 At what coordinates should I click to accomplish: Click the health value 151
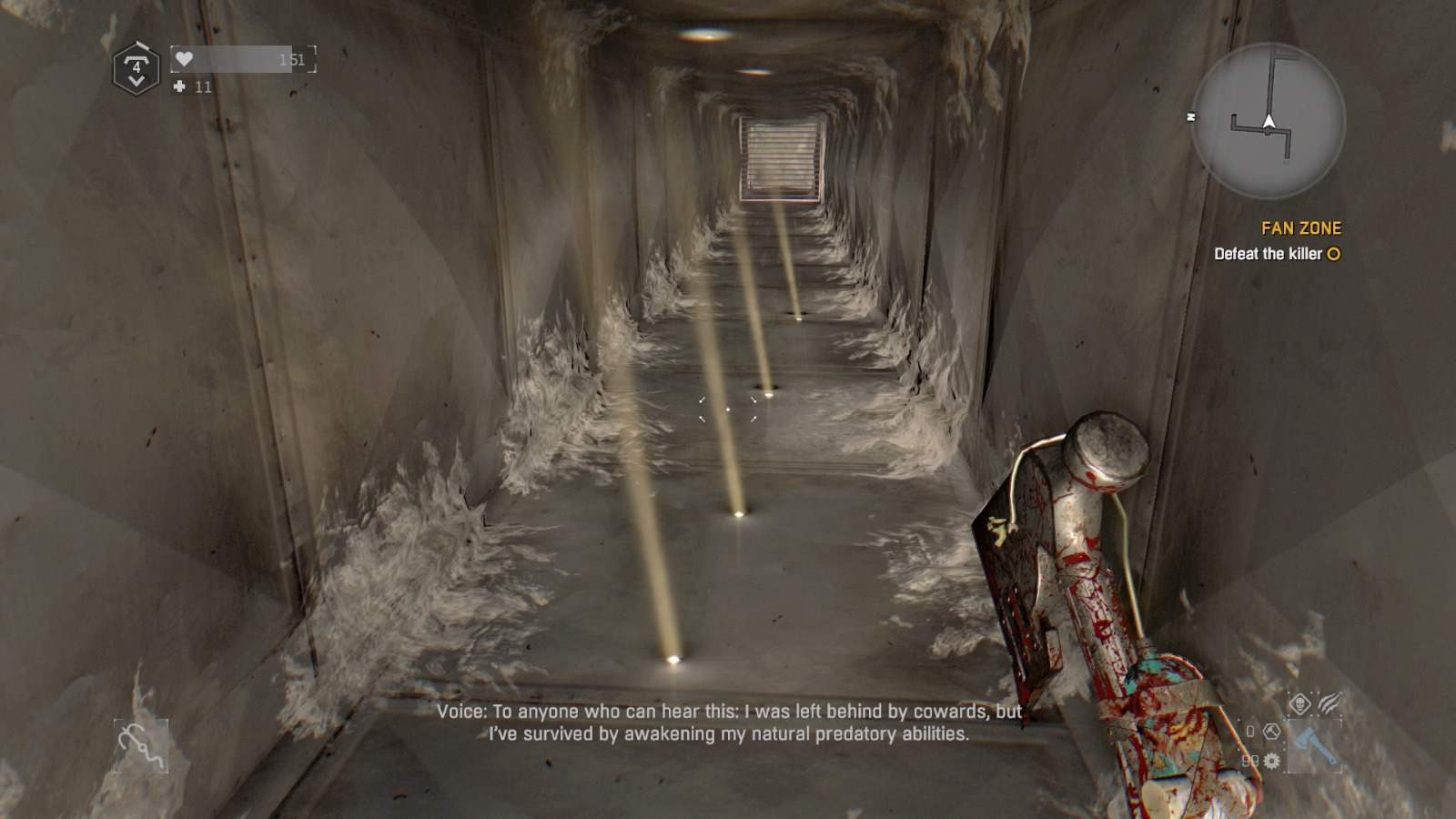pos(293,60)
